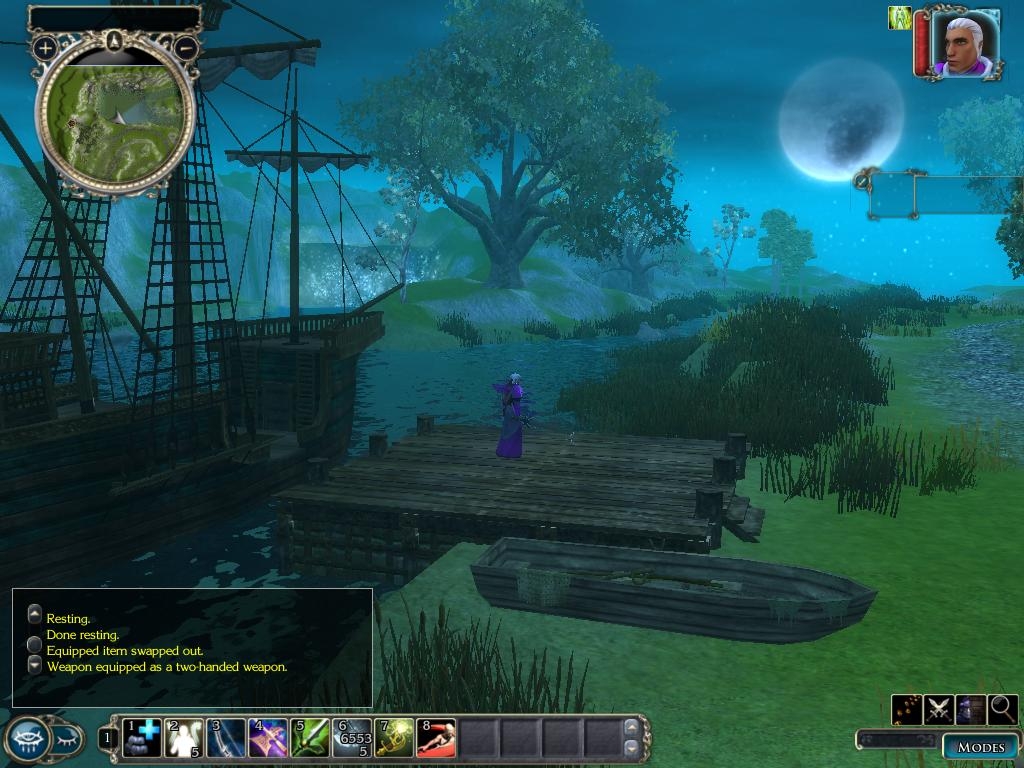The width and height of the screenshot is (1024, 768).
Task: Activate the golden glowing item in slot 7
Action: (395, 738)
